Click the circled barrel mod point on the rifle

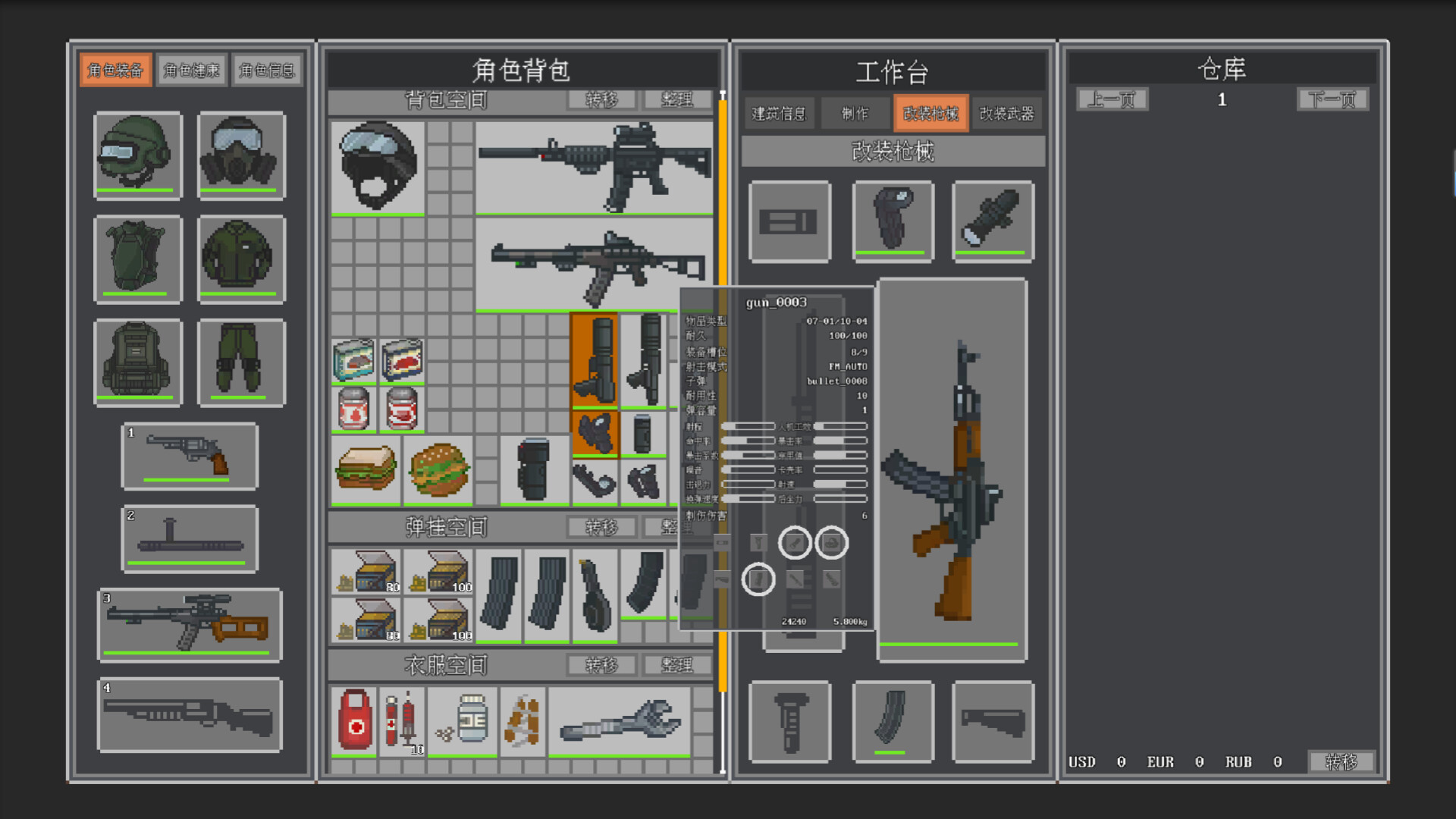pos(796,543)
